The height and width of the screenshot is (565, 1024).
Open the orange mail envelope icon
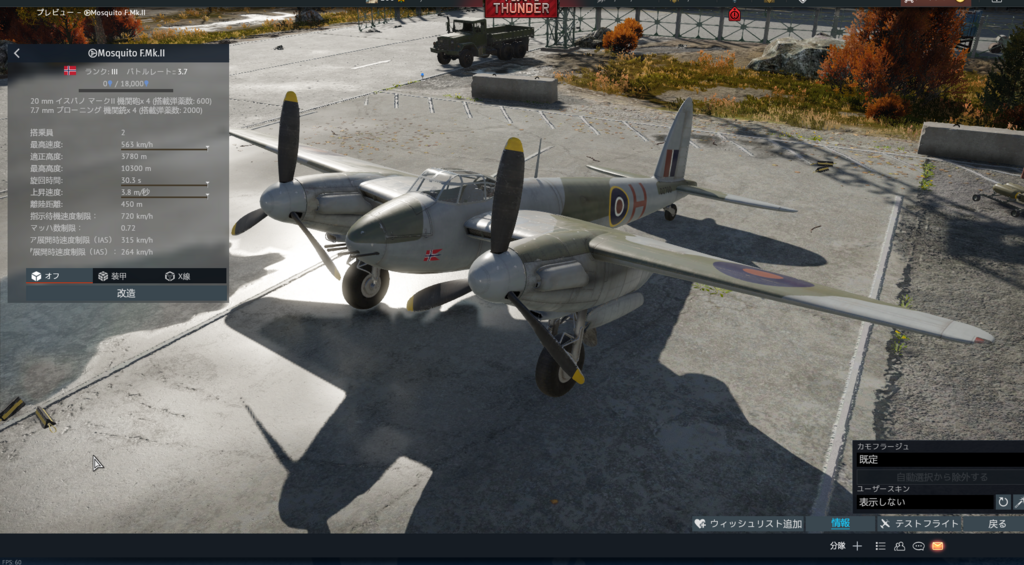pos(937,546)
